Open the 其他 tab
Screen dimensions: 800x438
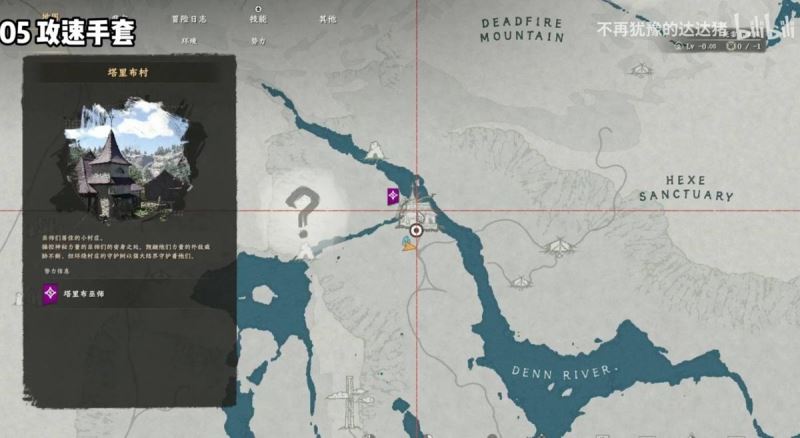click(328, 19)
